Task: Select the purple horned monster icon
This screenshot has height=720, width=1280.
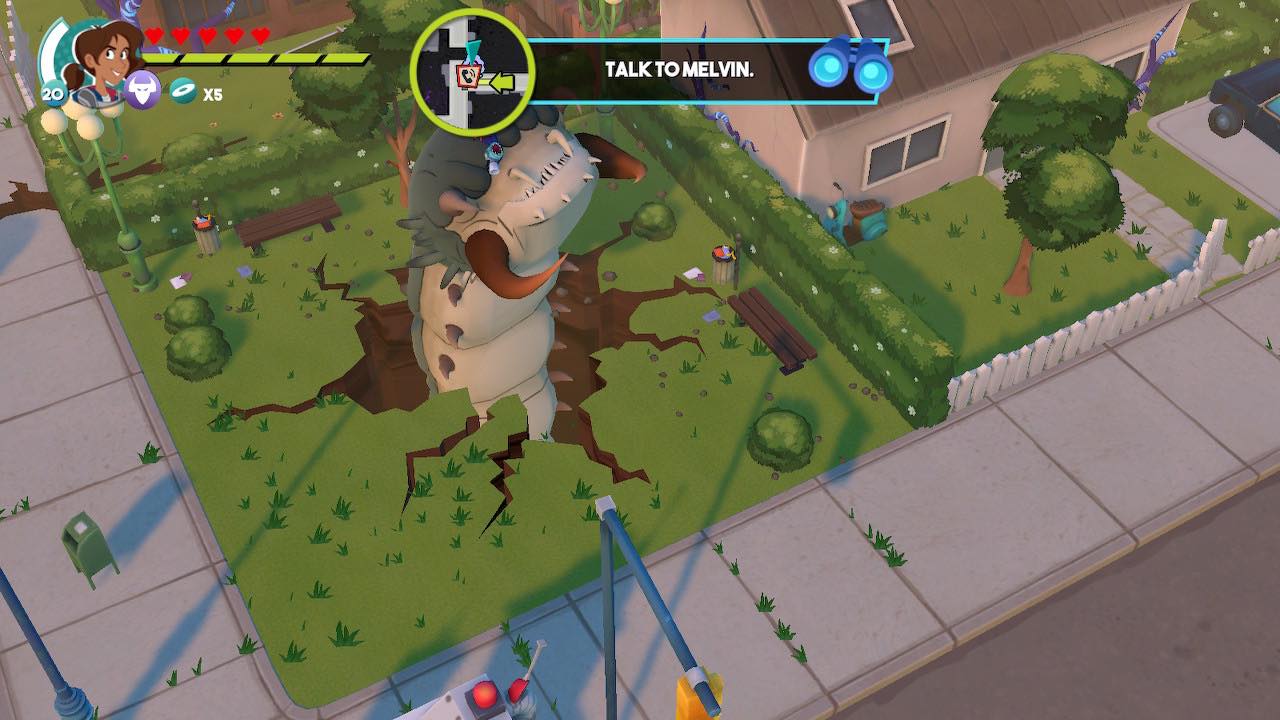Action: [143, 91]
